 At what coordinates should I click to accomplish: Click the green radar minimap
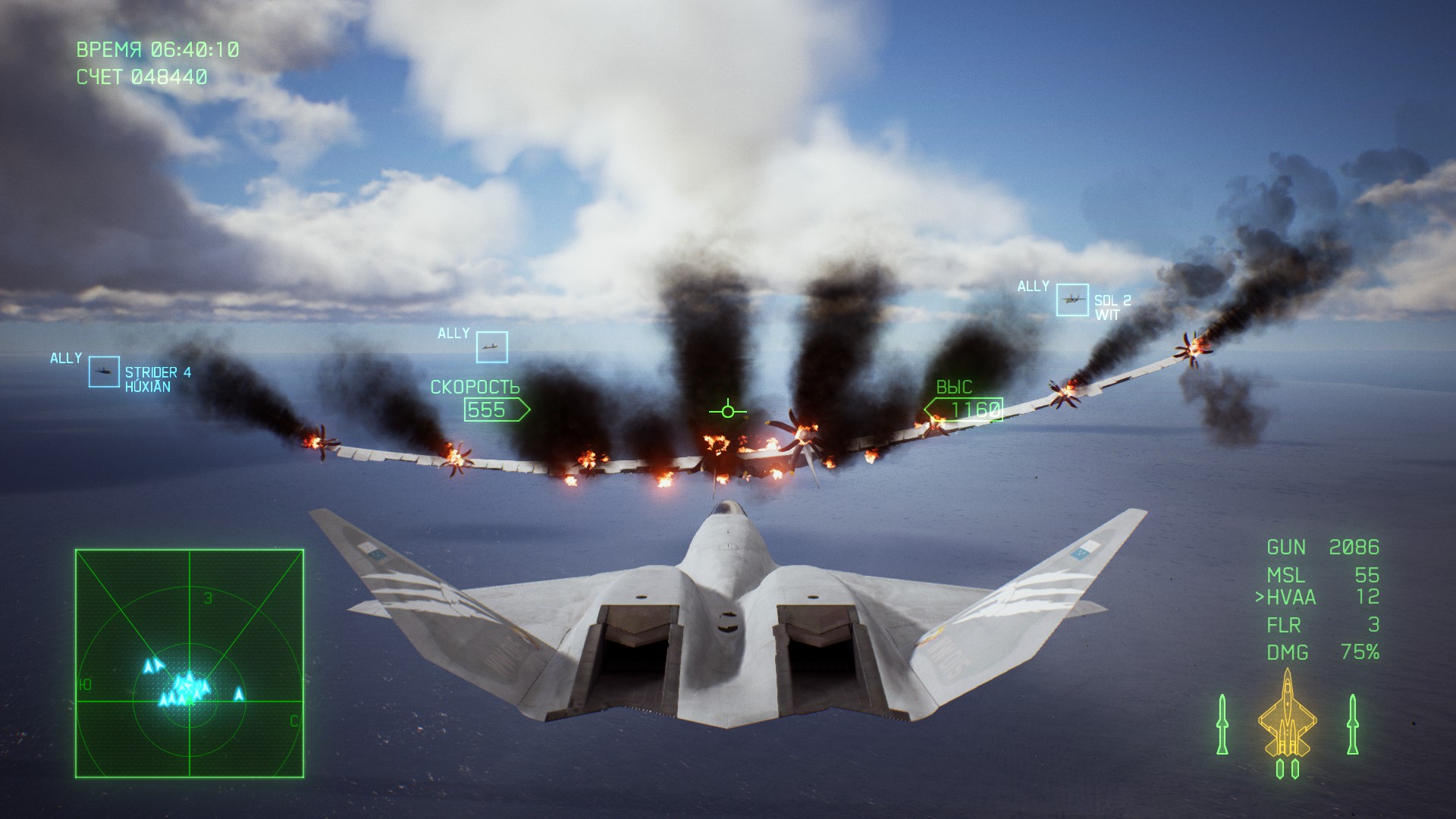[190, 664]
